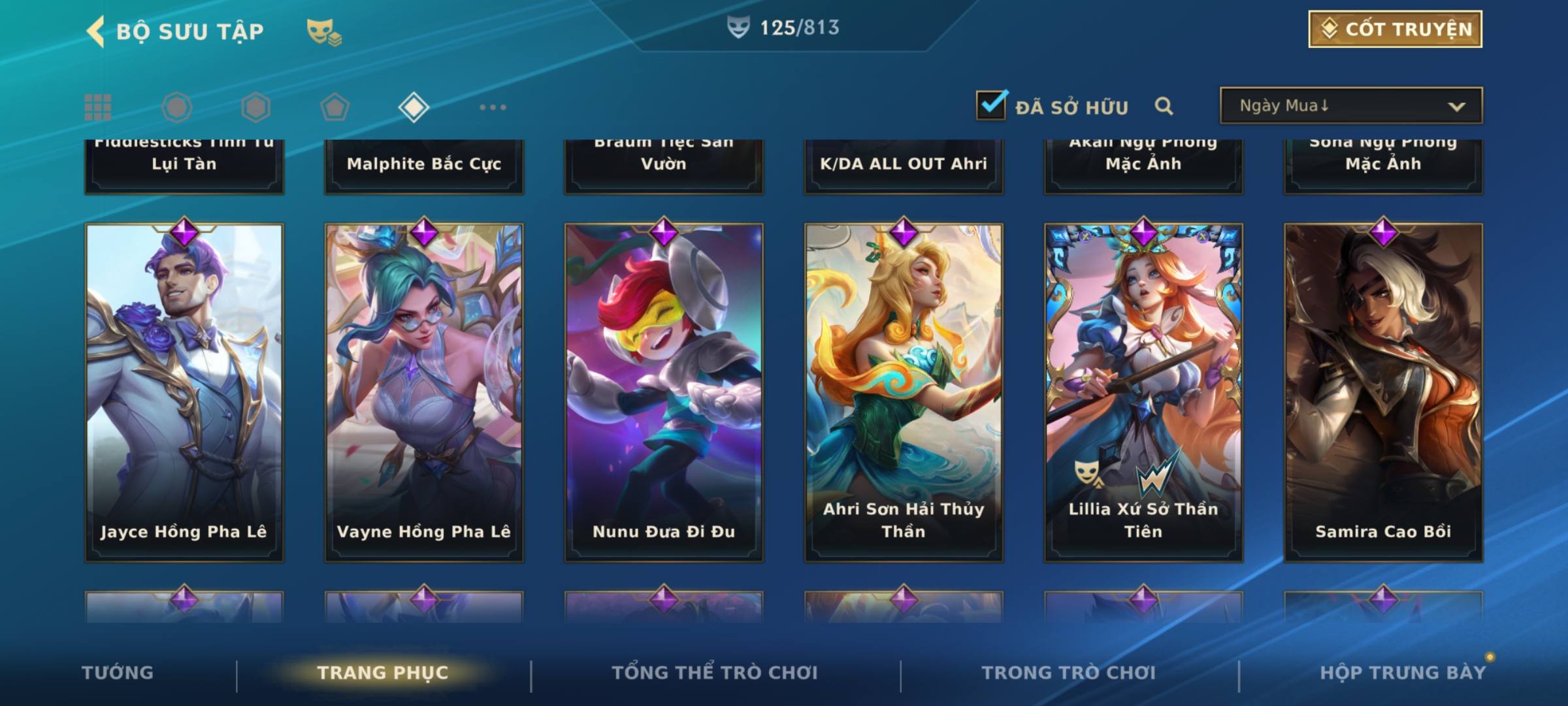
Task: Open the Trong Trò Chơi tab
Action: point(1069,673)
